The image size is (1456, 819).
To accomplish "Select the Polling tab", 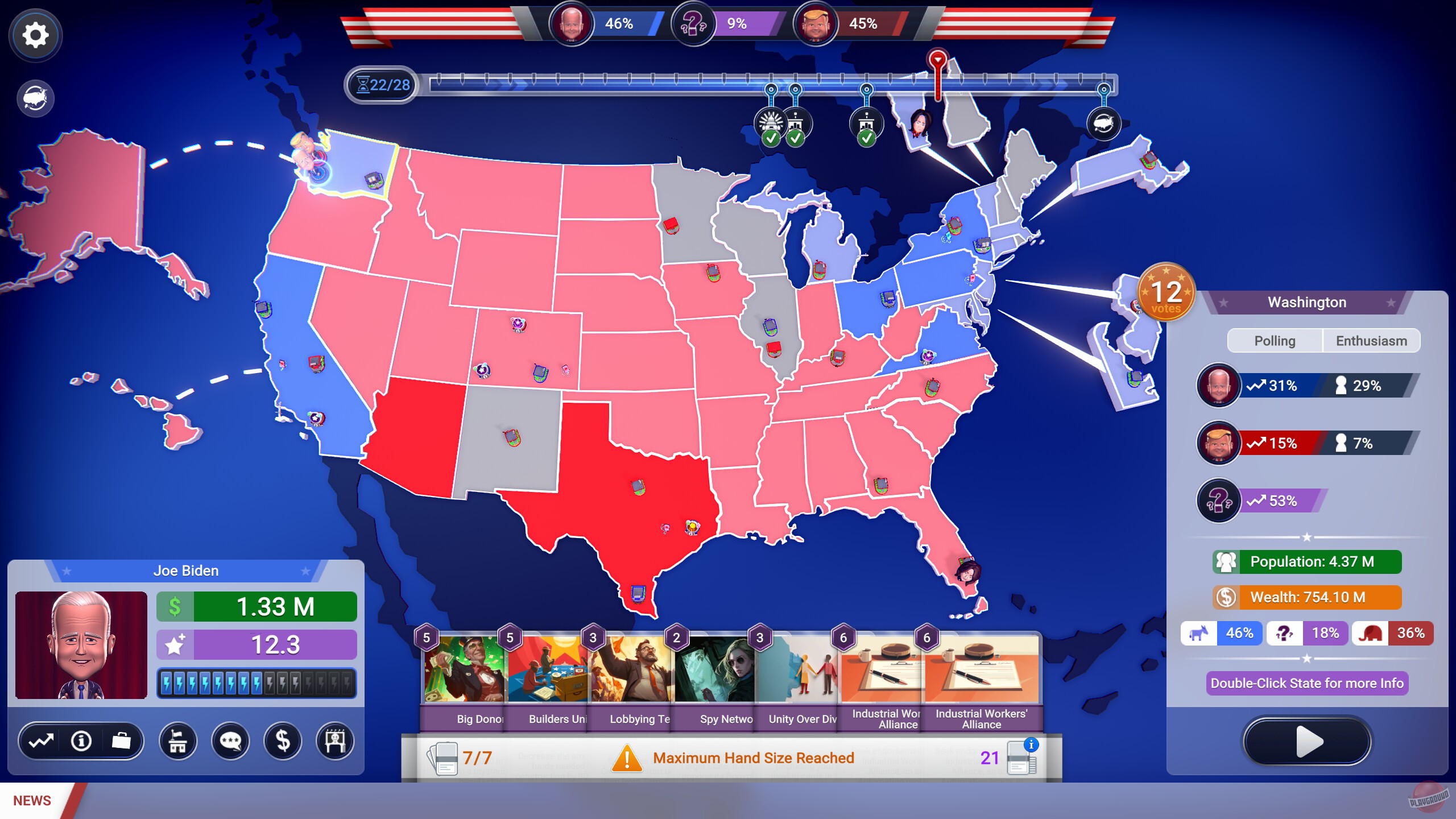I will pyautogui.click(x=1276, y=341).
